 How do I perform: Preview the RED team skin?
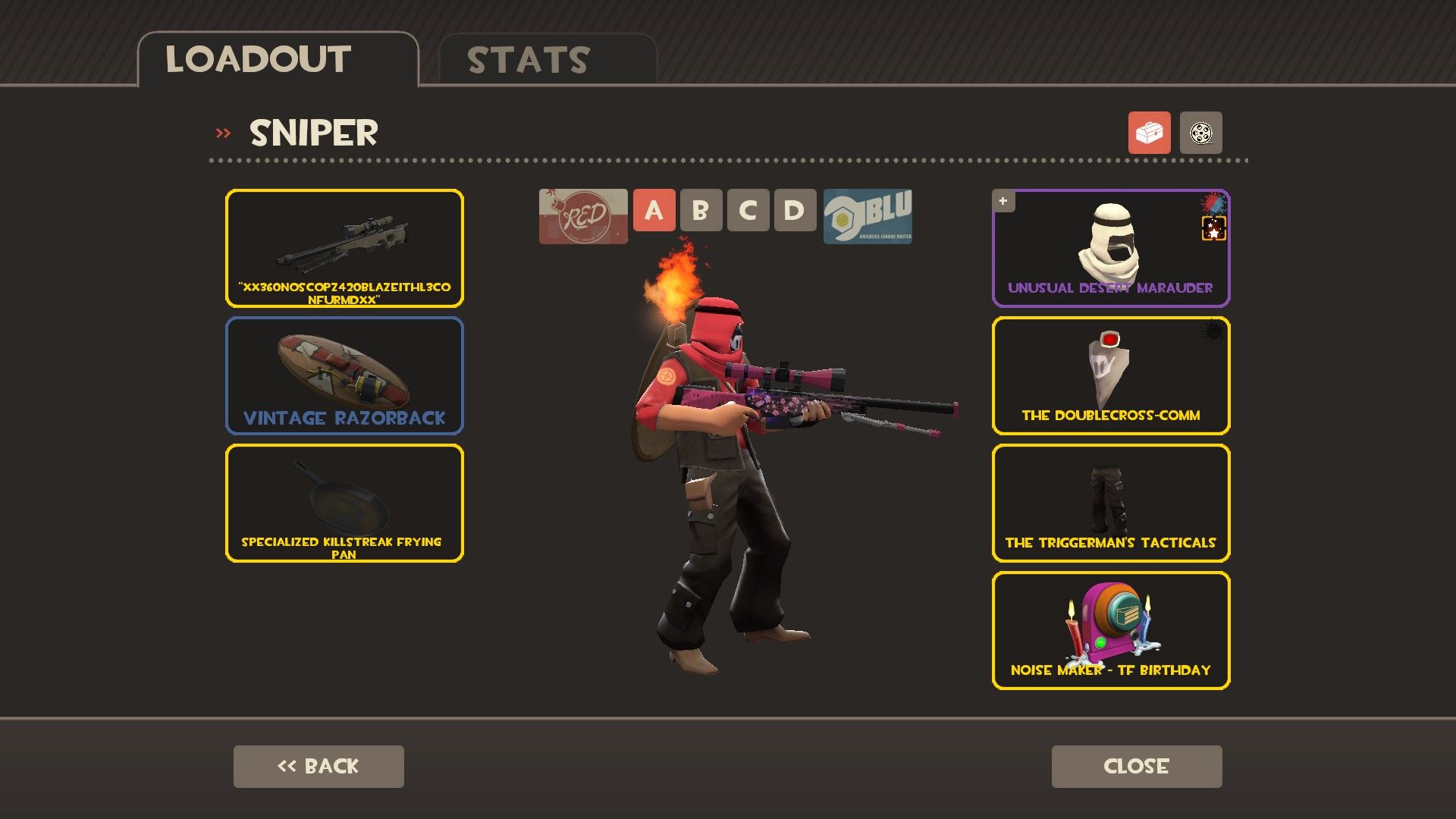[x=583, y=216]
